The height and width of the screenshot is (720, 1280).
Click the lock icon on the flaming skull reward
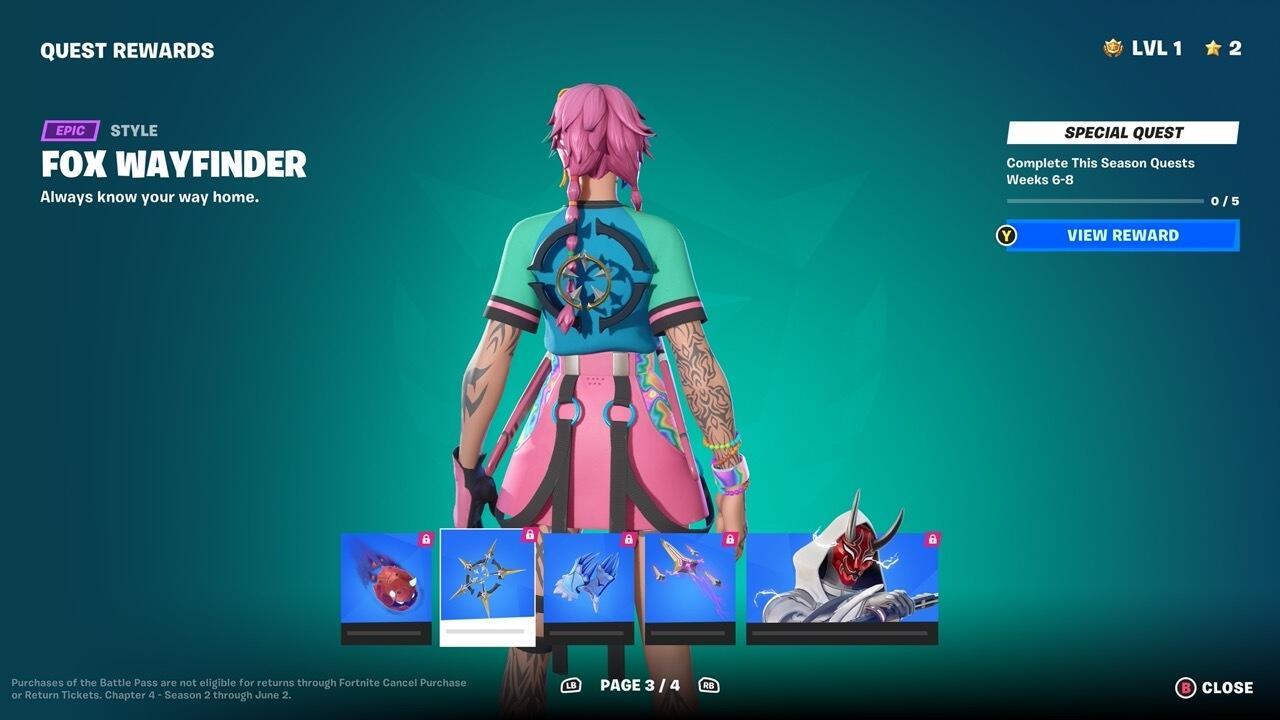coord(427,536)
